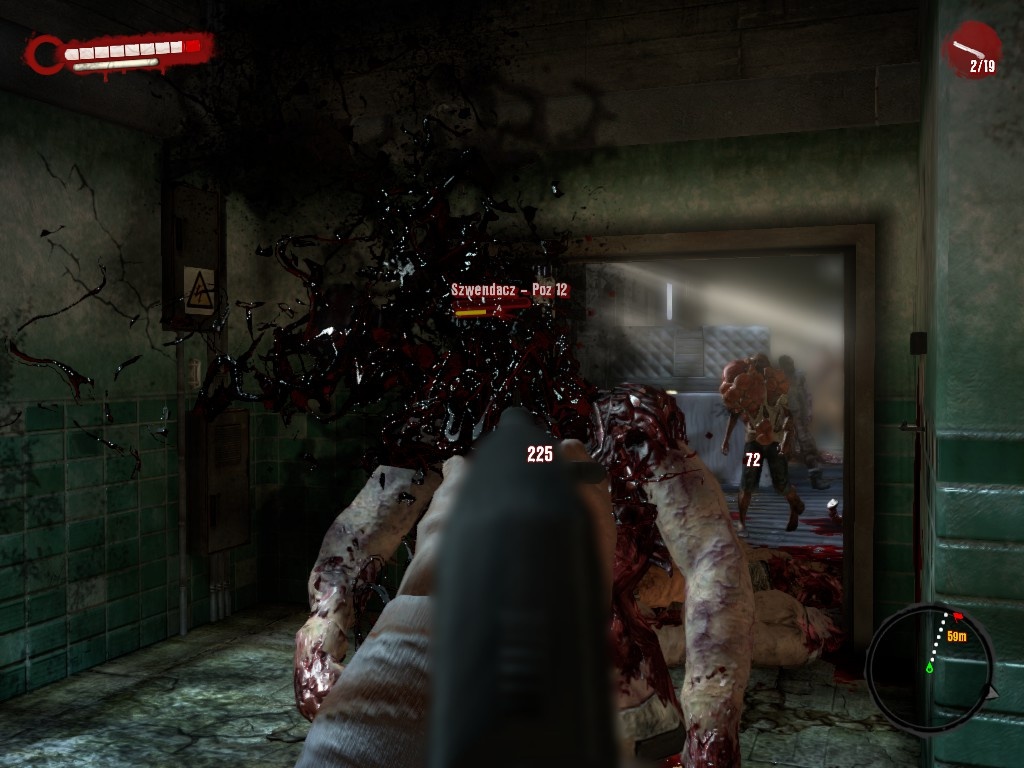This screenshot has height=768, width=1024.
Task: Click the red objective marker on the minimap
Action: click(958, 617)
